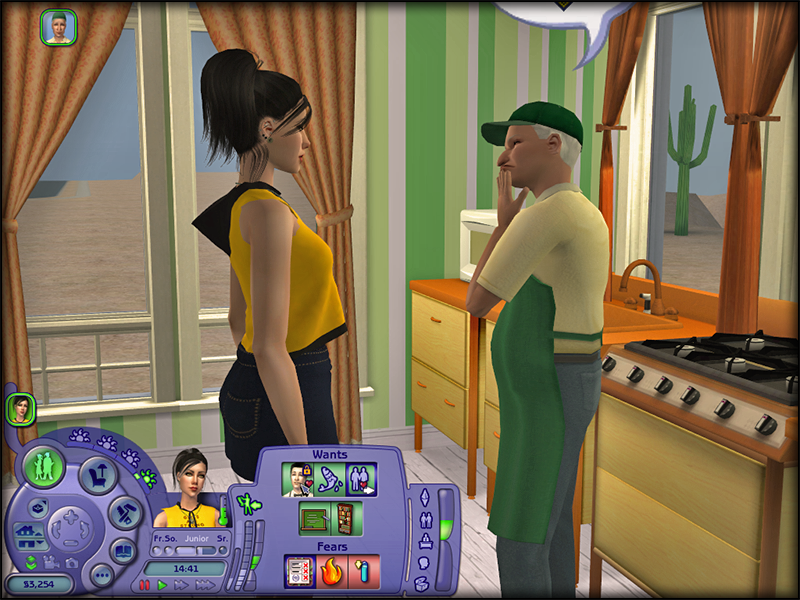Click the bookshelf want icon
The height and width of the screenshot is (600, 800).
click(x=345, y=518)
